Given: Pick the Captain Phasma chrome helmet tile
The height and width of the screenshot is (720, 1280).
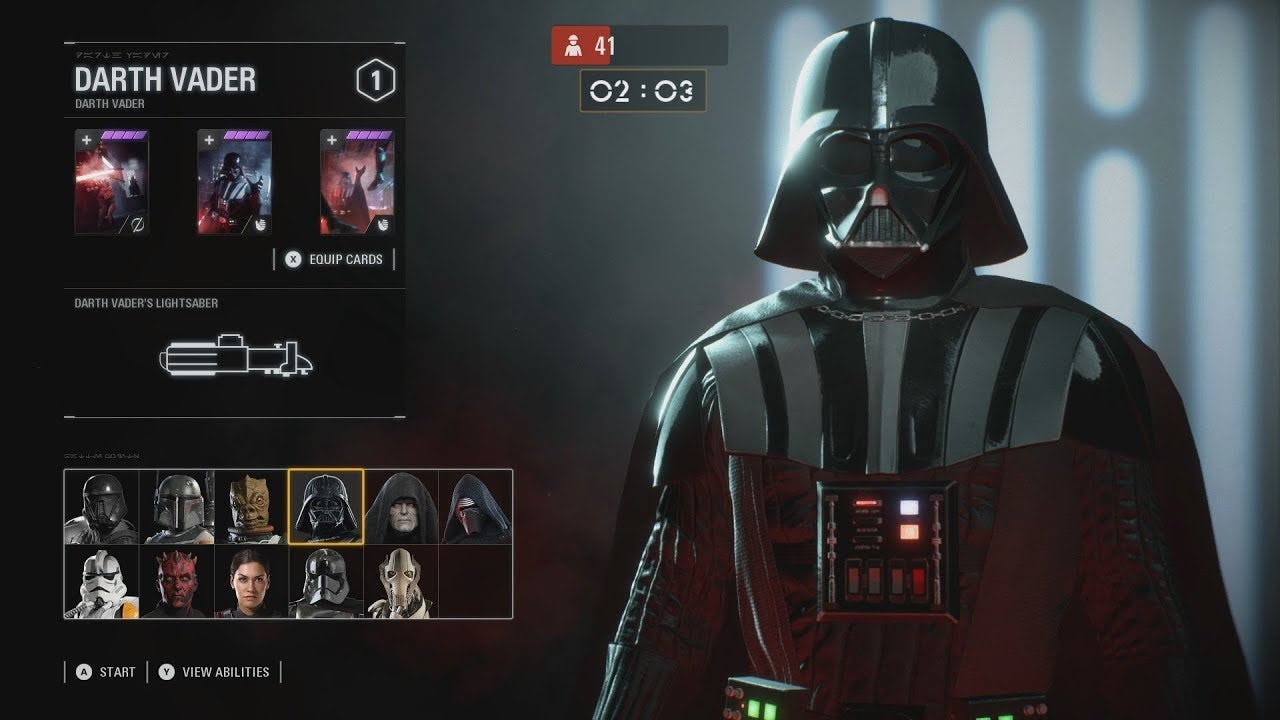Looking at the screenshot, I should click(x=326, y=582).
